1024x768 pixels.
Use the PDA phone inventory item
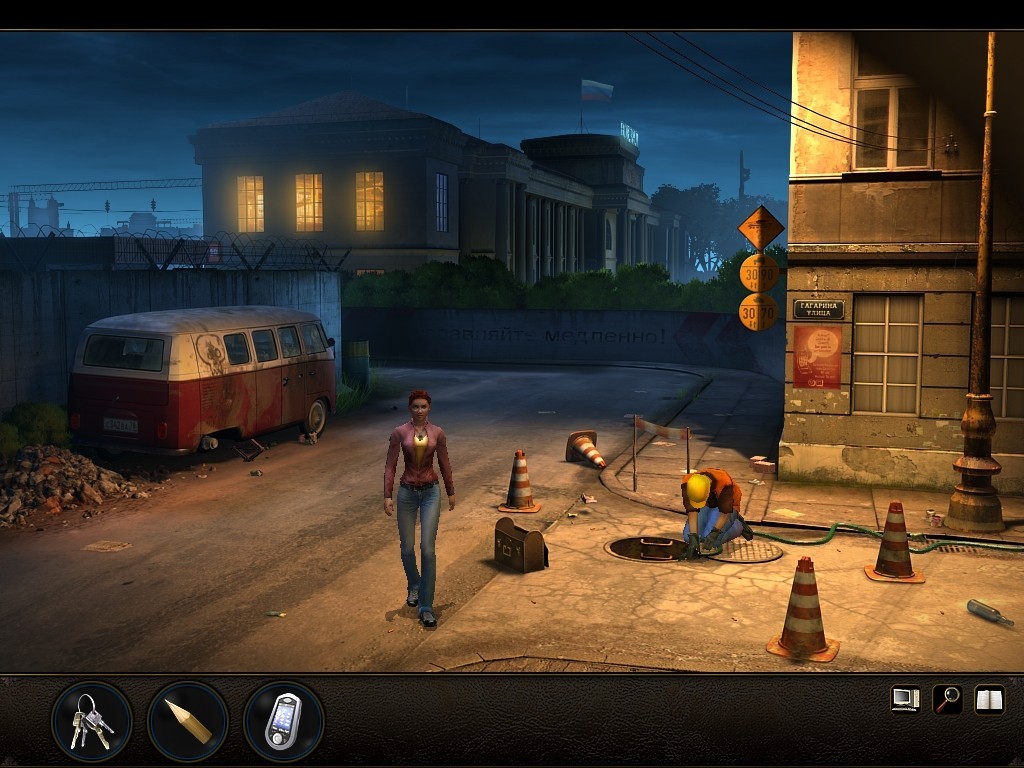[283, 721]
